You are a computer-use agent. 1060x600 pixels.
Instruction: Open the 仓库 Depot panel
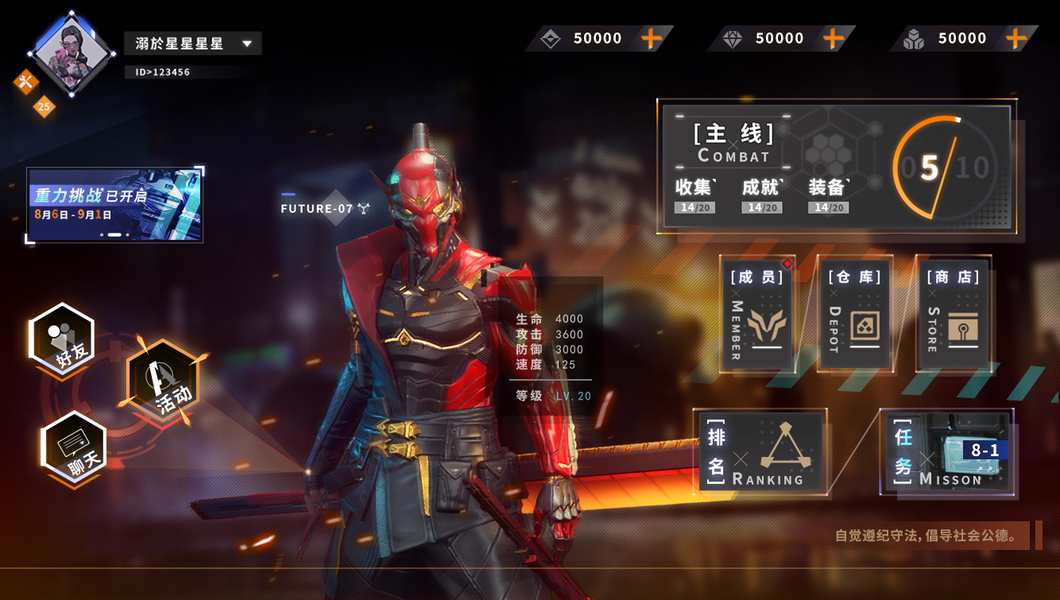[x=854, y=314]
